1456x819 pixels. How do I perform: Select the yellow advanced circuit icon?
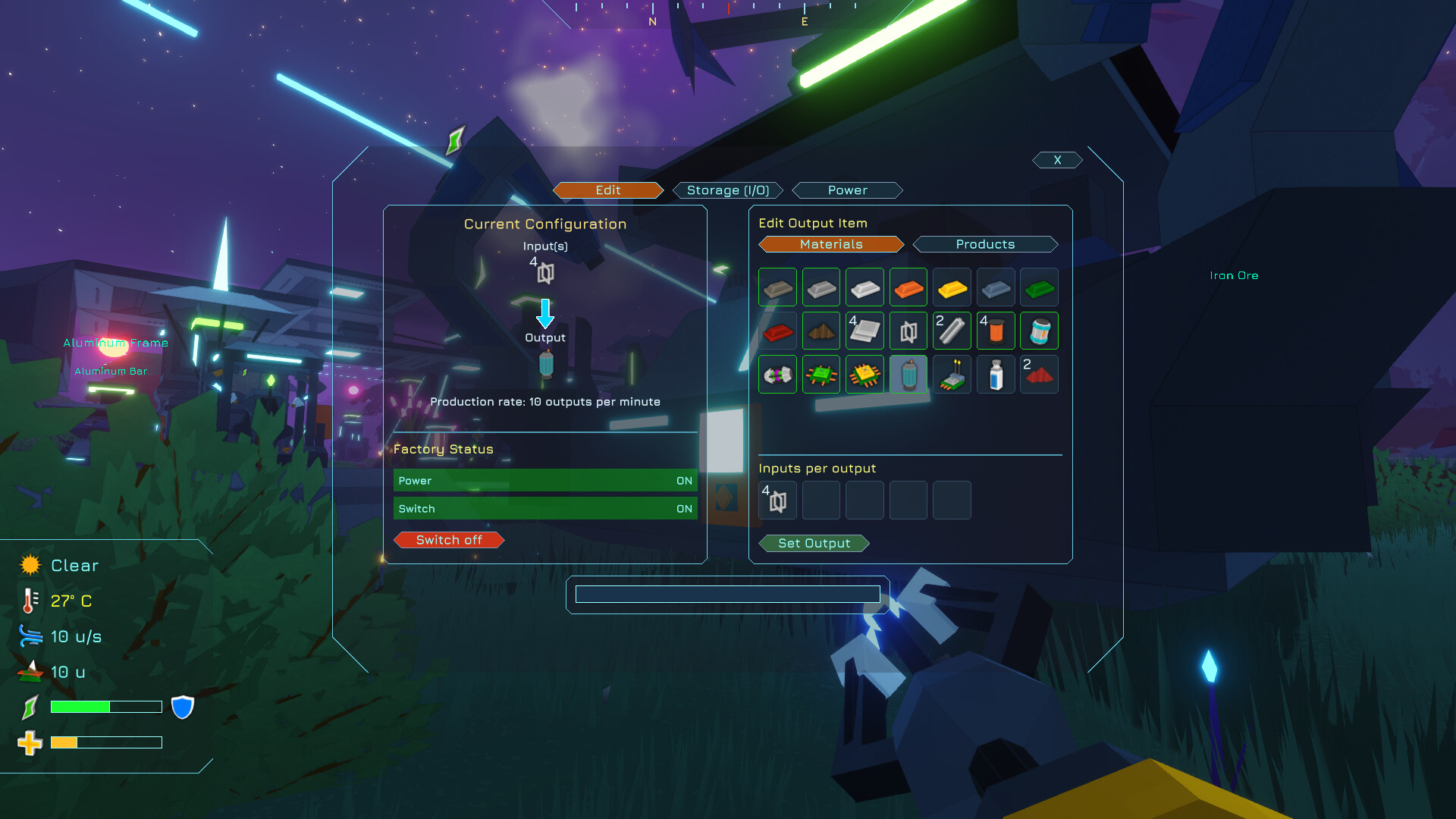864,374
